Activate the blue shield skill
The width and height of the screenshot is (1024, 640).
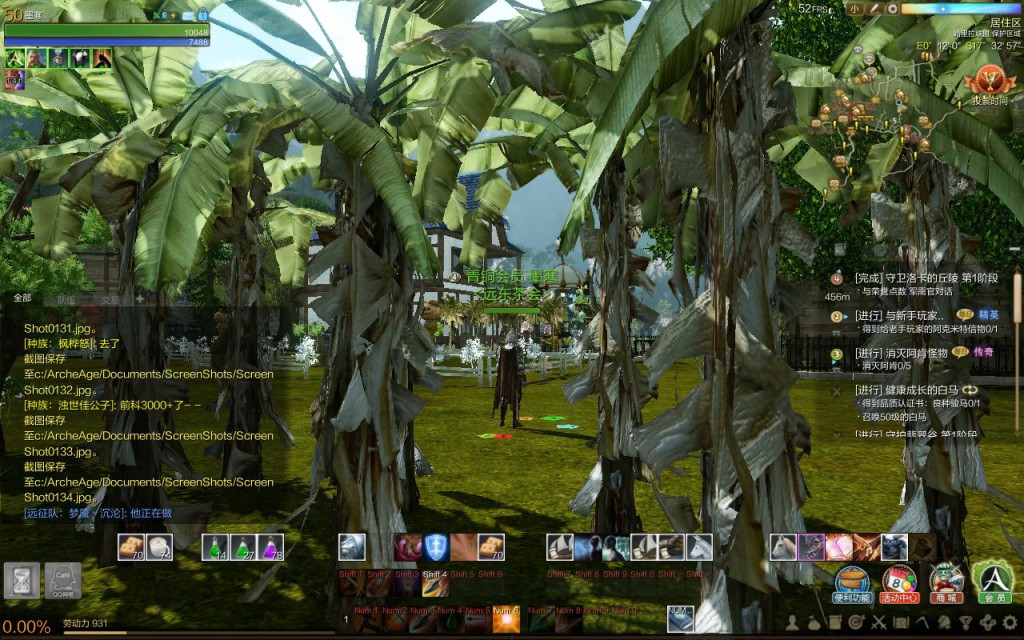pyautogui.click(x=435, y=547)
